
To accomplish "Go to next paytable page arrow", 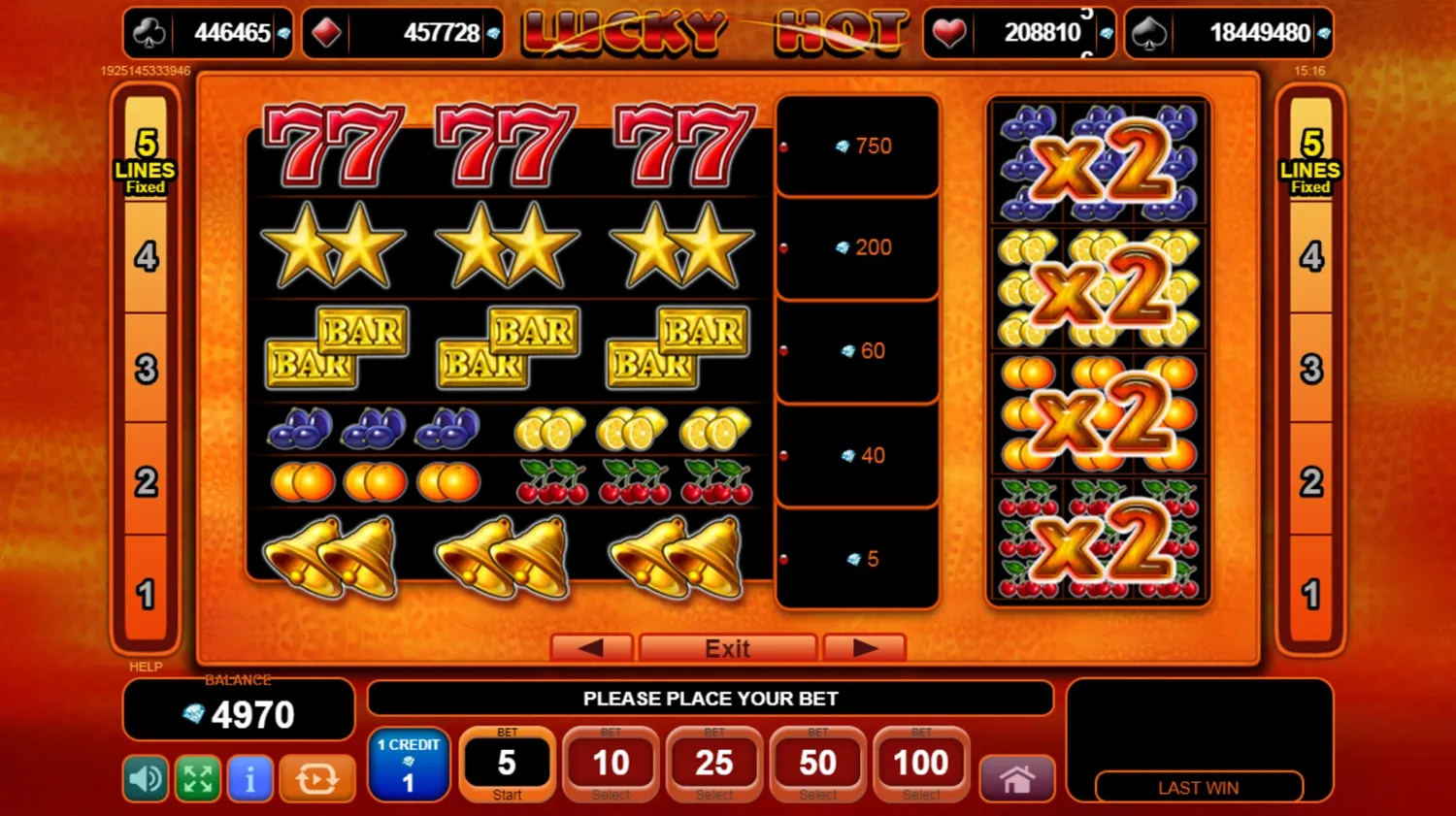I will click(x=864, y=647).
